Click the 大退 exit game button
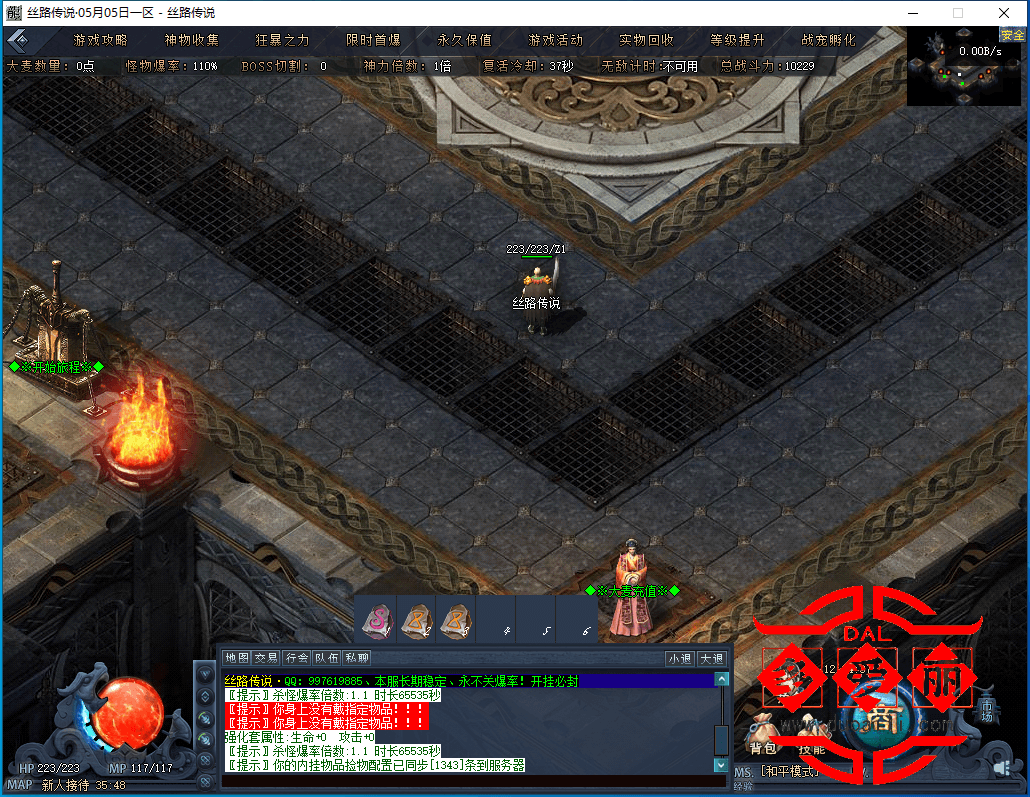 (x=712, y=658)
